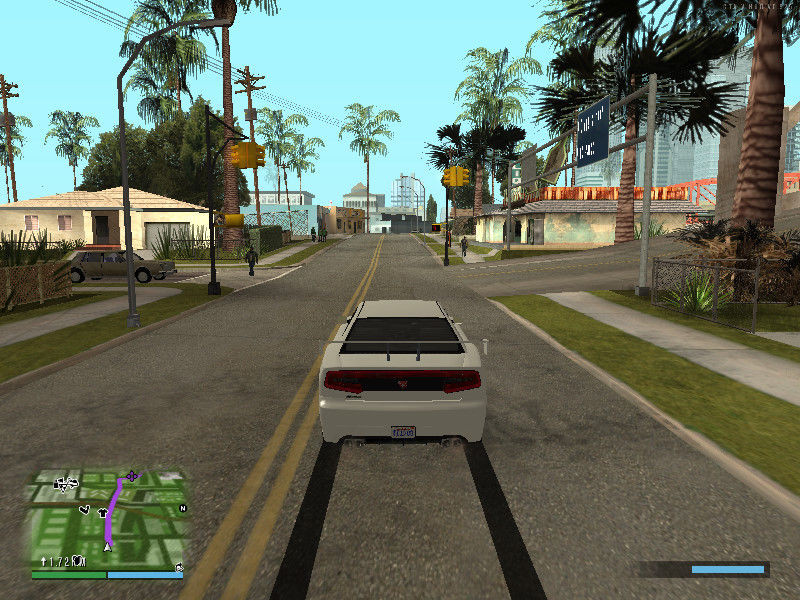Click the purple waypoint marker on the minimap

(132, 476)
